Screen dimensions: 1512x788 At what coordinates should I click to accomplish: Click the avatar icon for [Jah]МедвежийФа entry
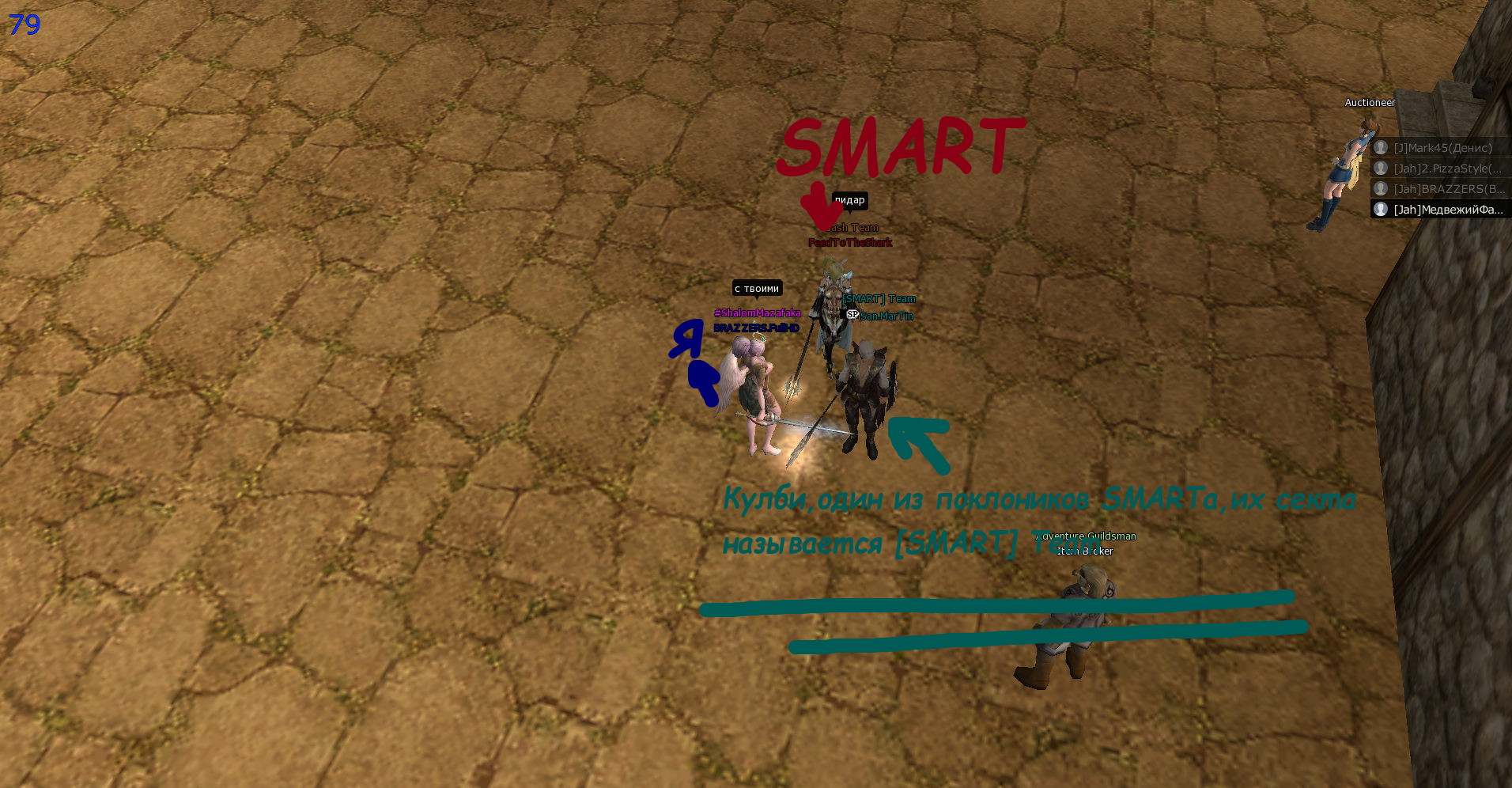(1381, 210)
